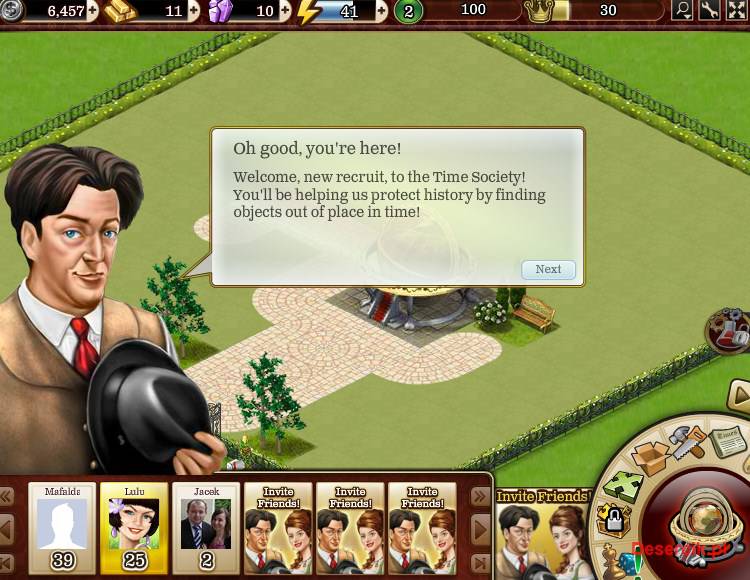Open the cardboard box inventory
The image size is (750, 580).
point(652,458)
